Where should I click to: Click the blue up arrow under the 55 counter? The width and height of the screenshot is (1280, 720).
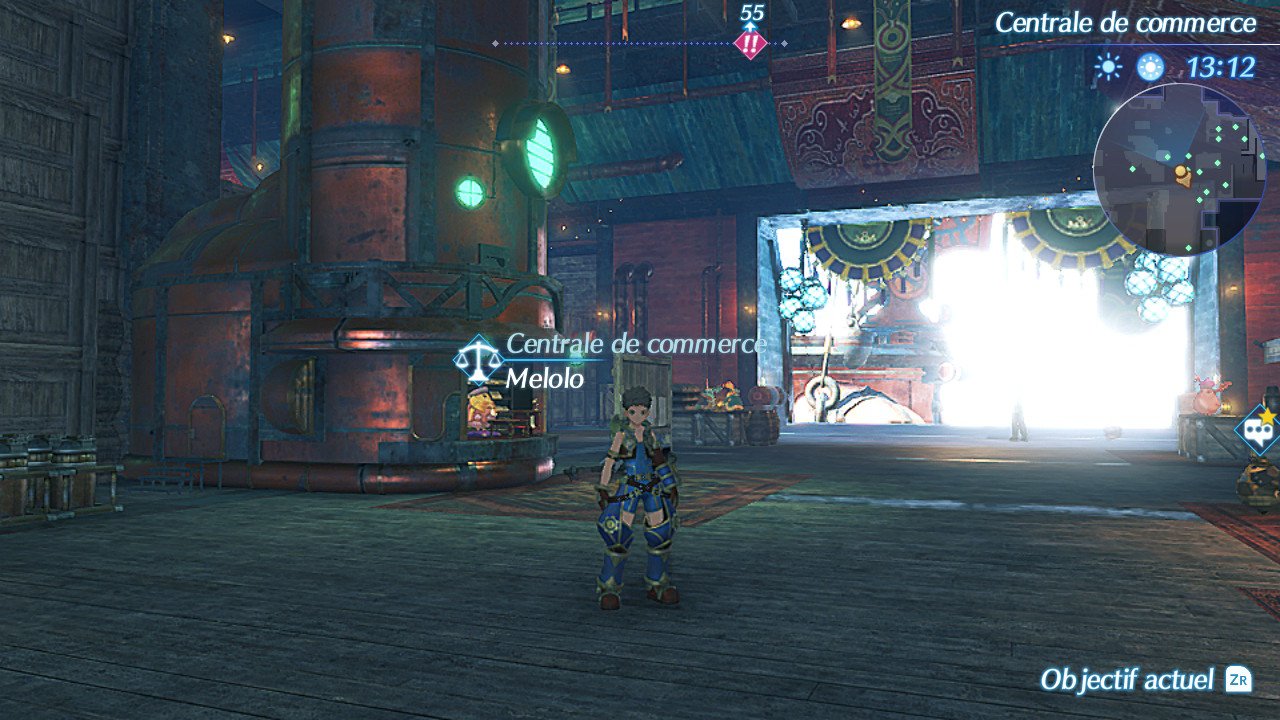[x=752, y=27]
